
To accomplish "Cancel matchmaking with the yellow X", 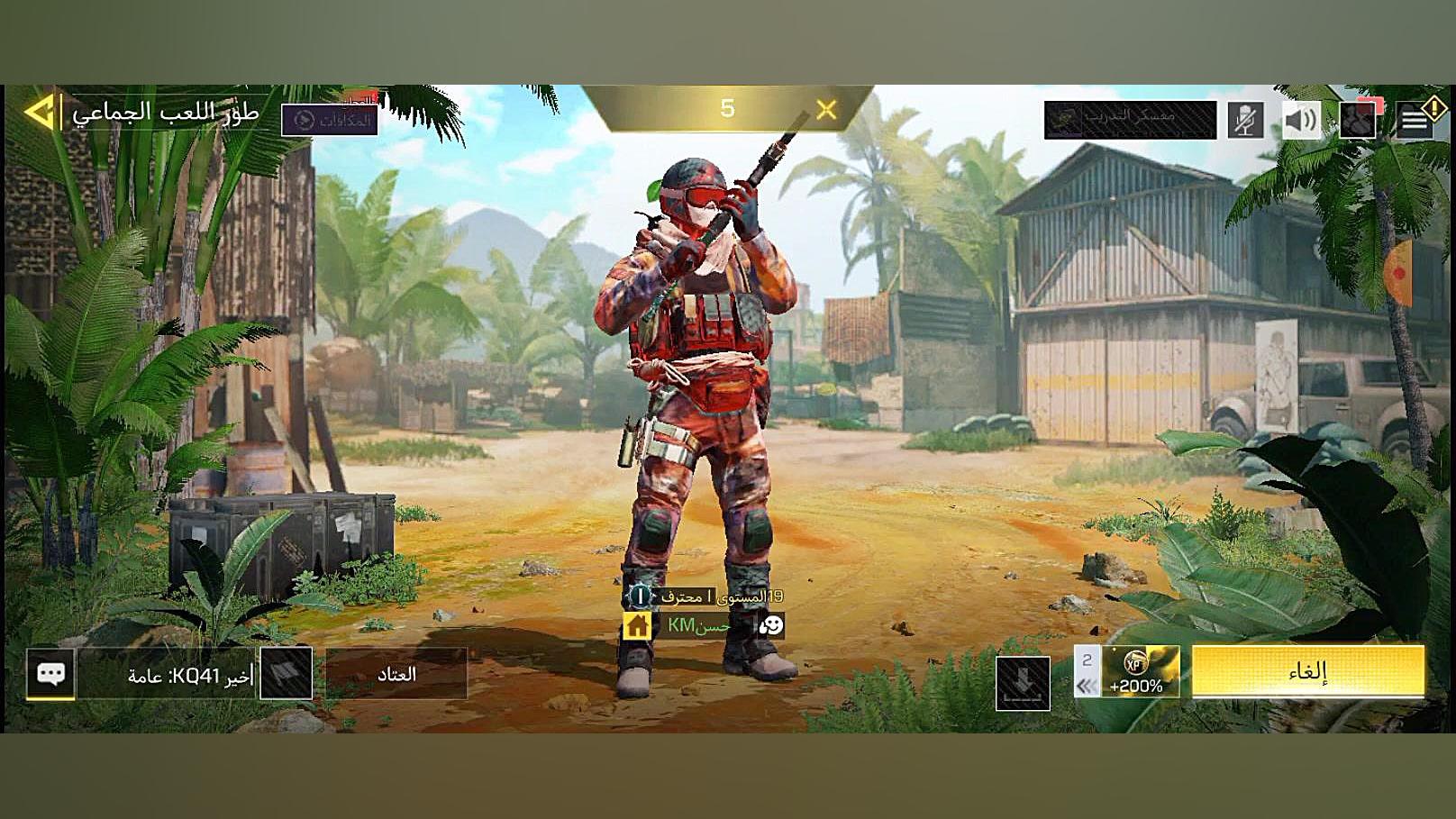I will click(826, 110).
